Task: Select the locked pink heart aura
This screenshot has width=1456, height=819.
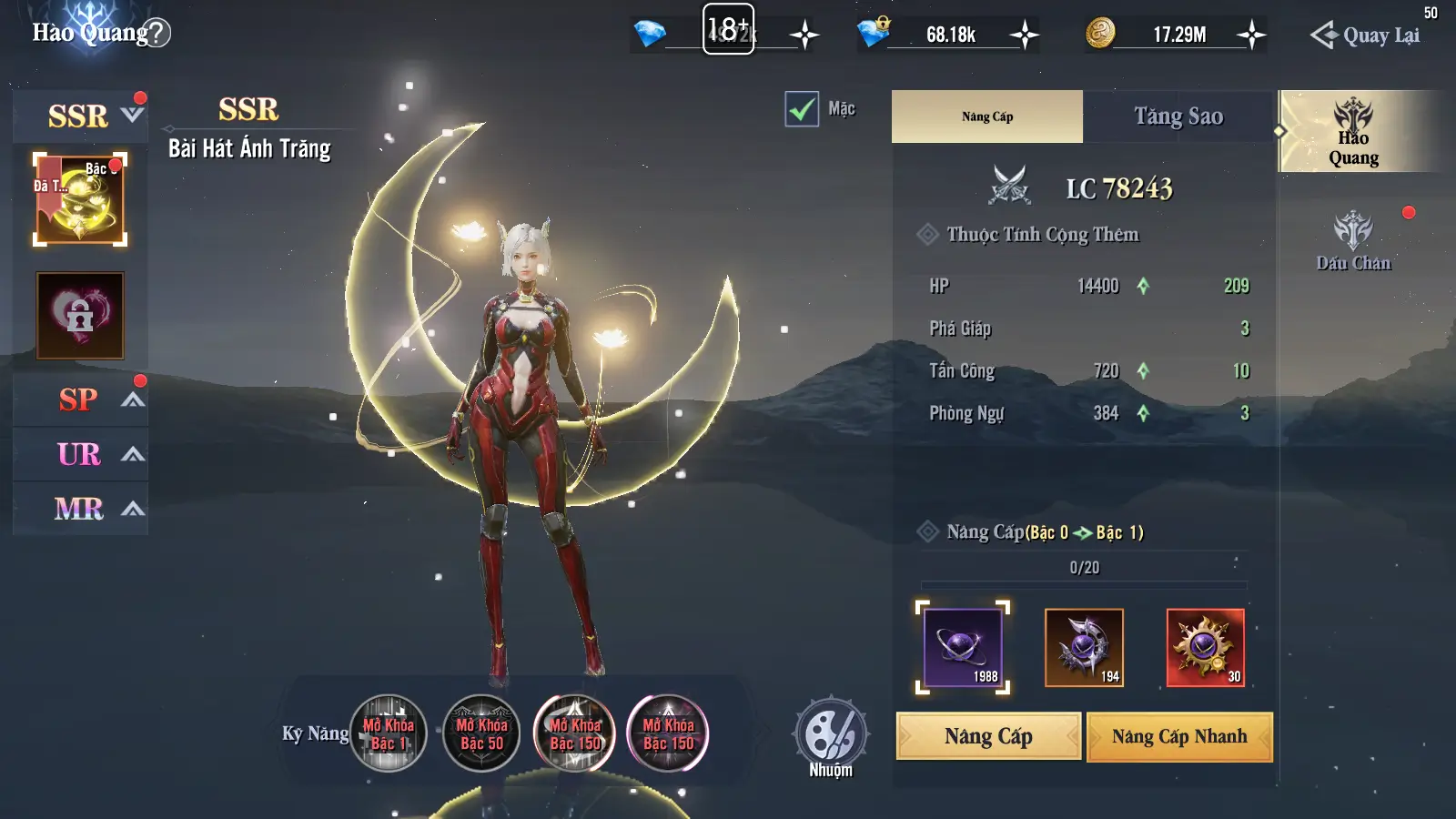Action: click(80, 315)
